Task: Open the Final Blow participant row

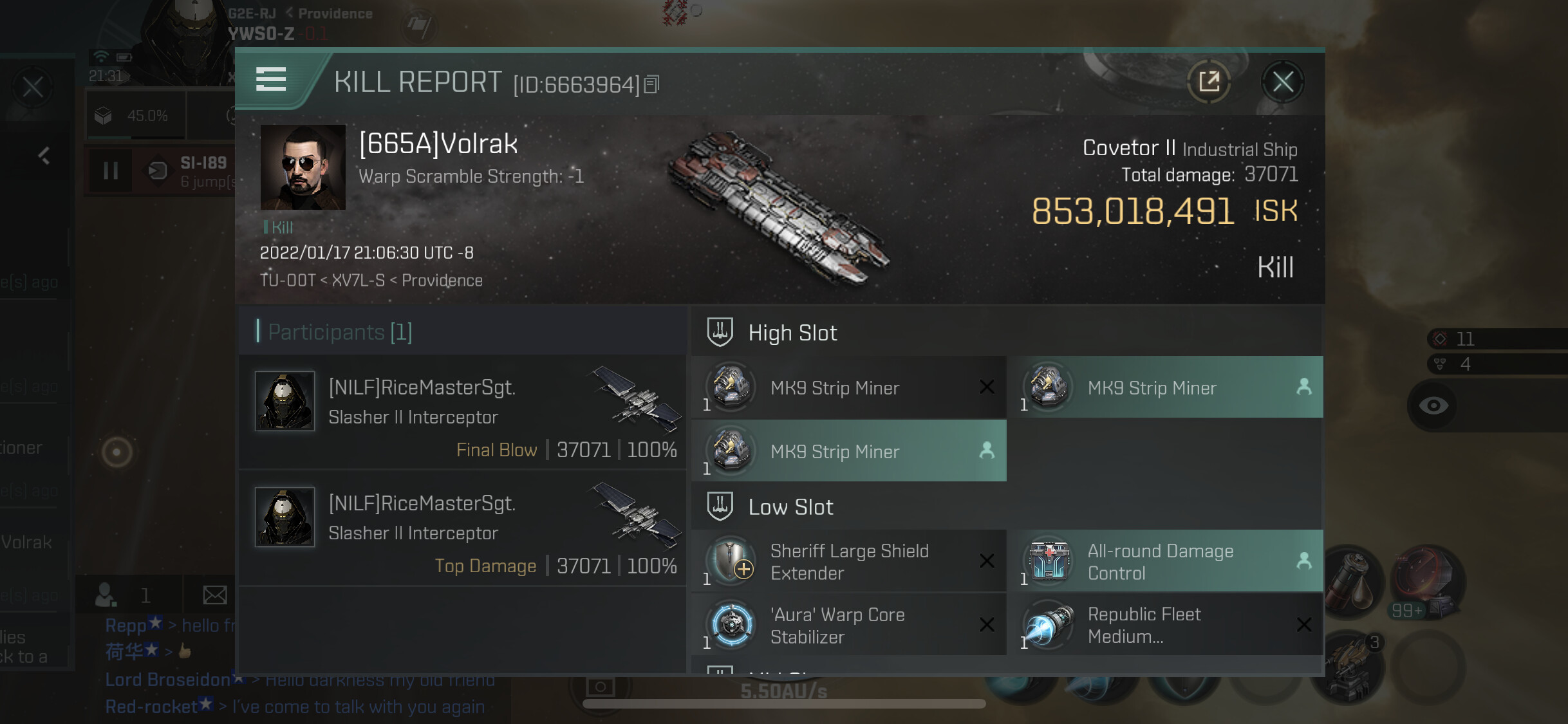Action: click(x=462, y=412)
